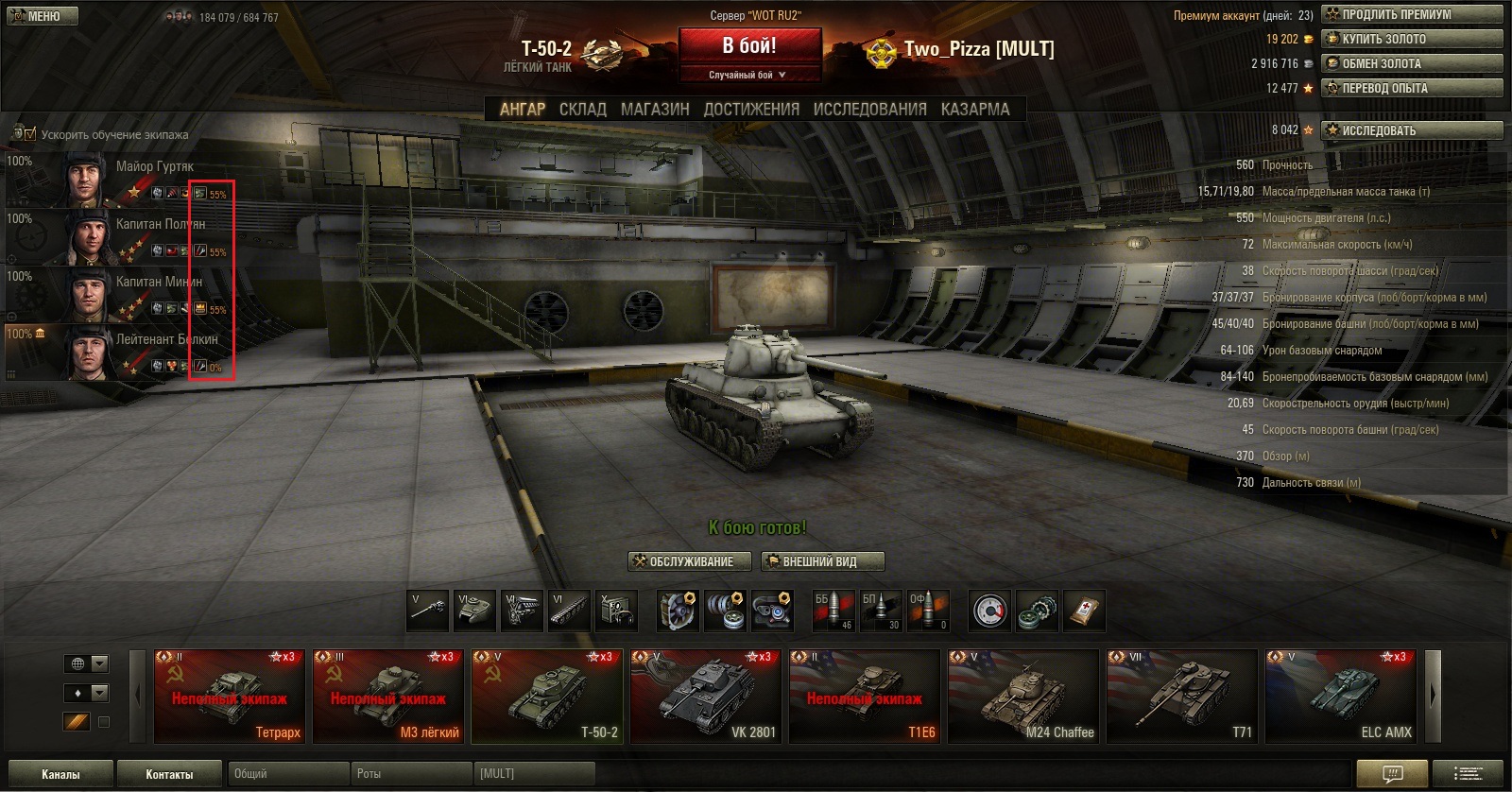Click КУПИТЬ ЗОЛОТО button
This screenshot has width=1512, height=792.
coord(1412,39)
